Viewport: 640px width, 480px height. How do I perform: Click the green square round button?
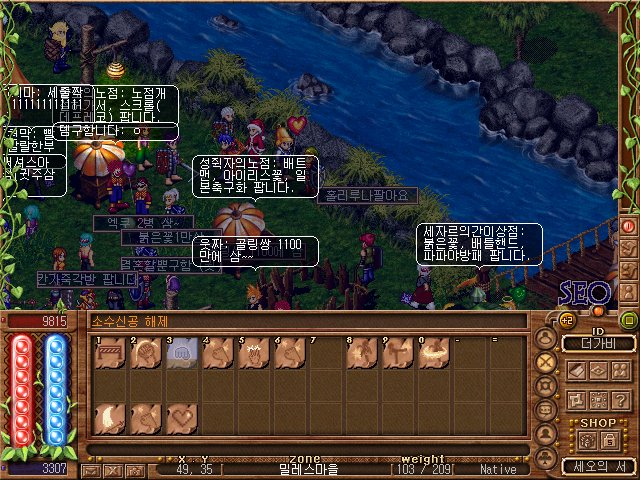628,320
